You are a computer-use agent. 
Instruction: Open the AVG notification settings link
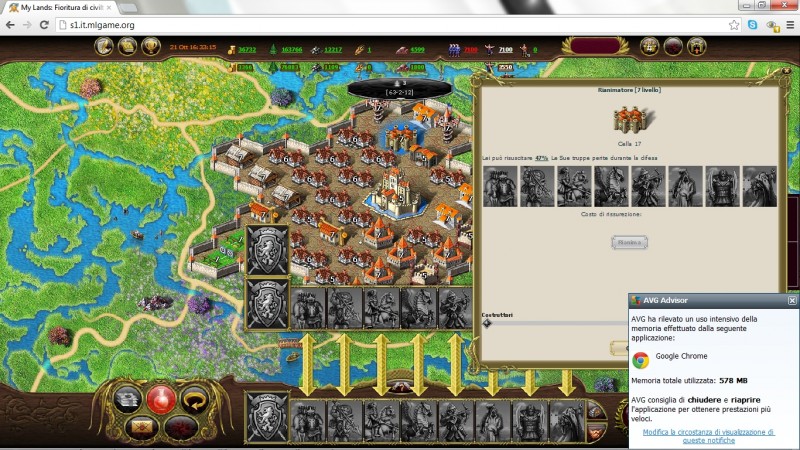(709, 436)
